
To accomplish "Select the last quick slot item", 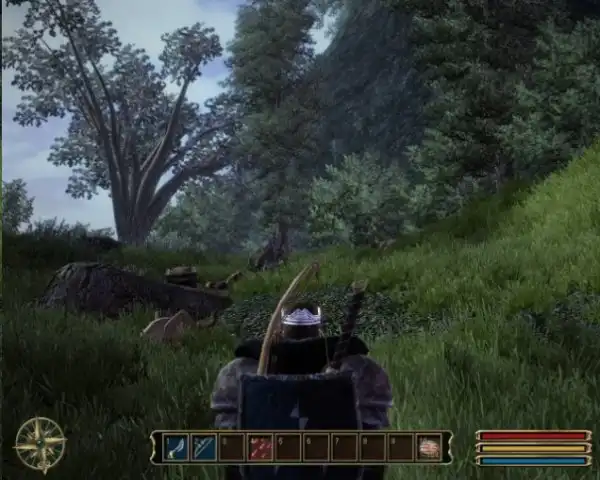I will click(x=429, y=447).
